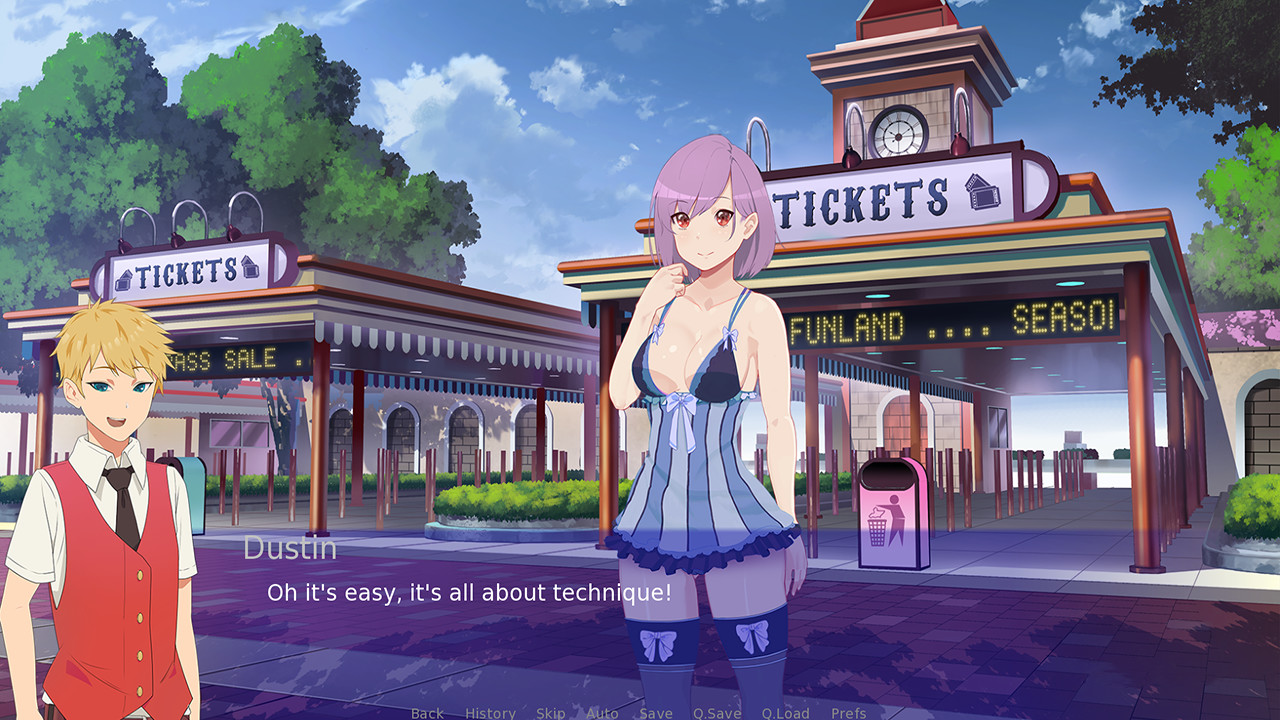
Task: Click the film-ticket icon on the right TICKETS sign
Action: (x=981, y=193)
